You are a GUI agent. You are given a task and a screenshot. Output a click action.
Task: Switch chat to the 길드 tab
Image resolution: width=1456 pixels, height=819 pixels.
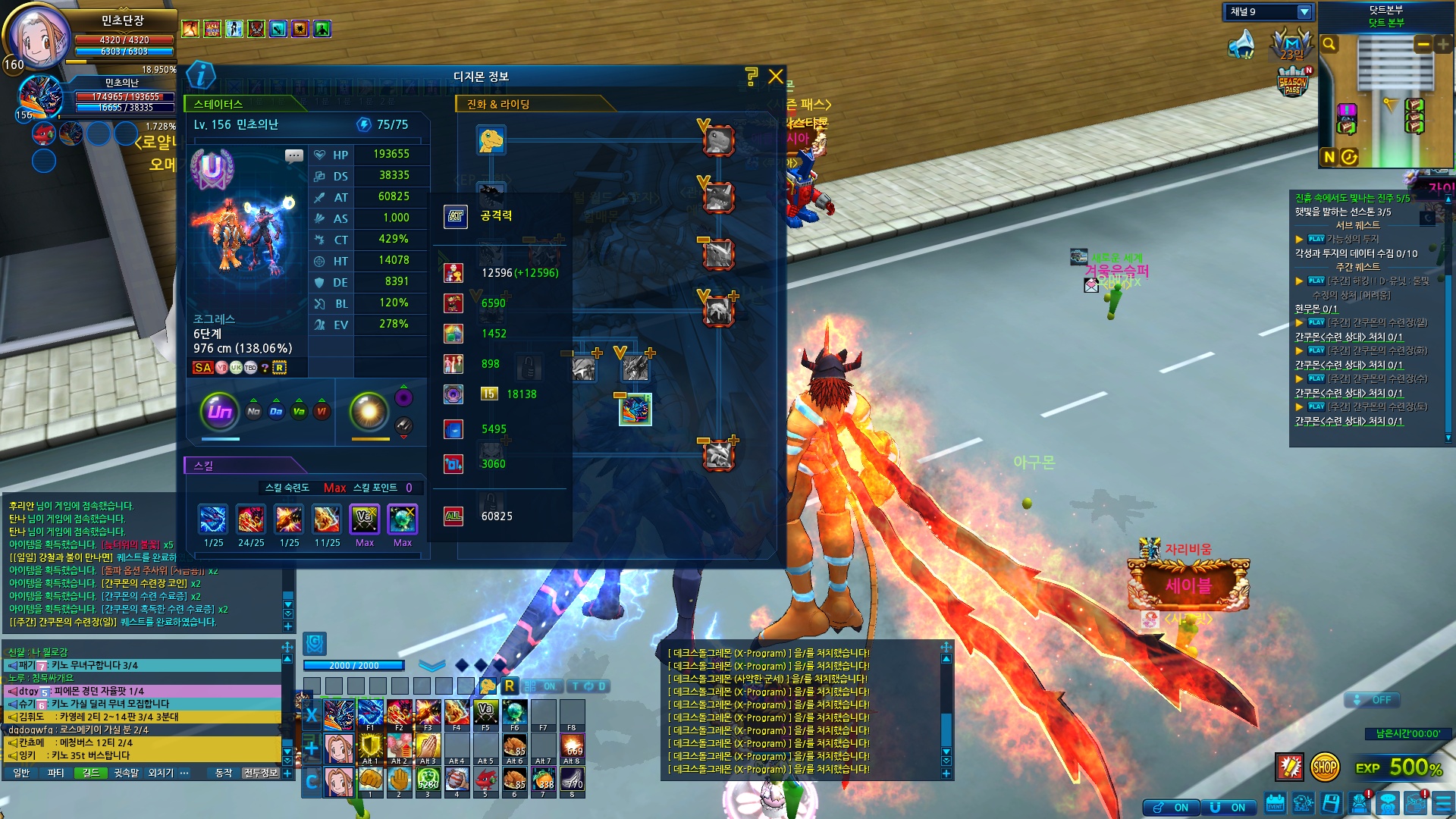(x=91, y=773)
